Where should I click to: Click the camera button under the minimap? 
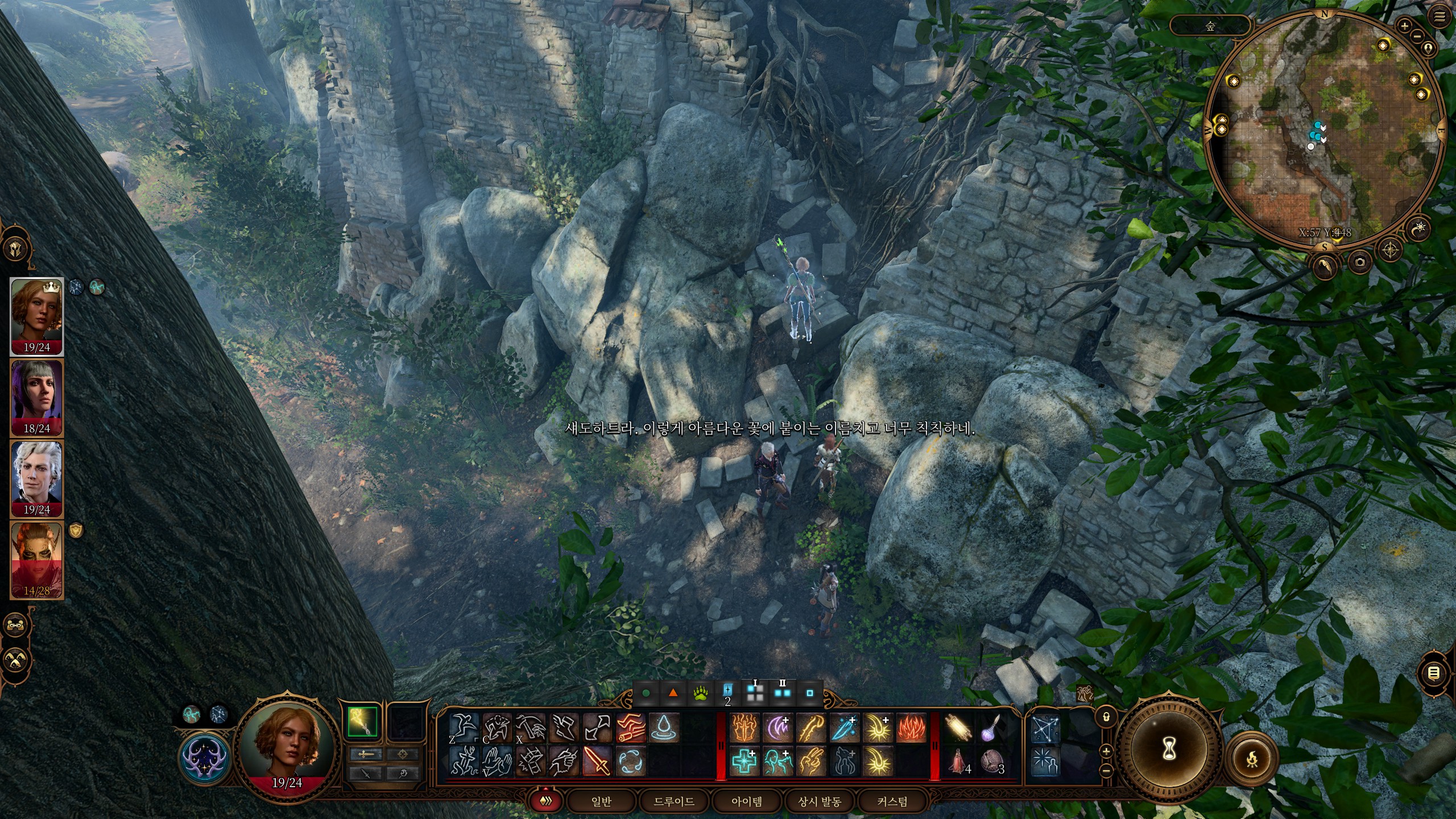1359,262
